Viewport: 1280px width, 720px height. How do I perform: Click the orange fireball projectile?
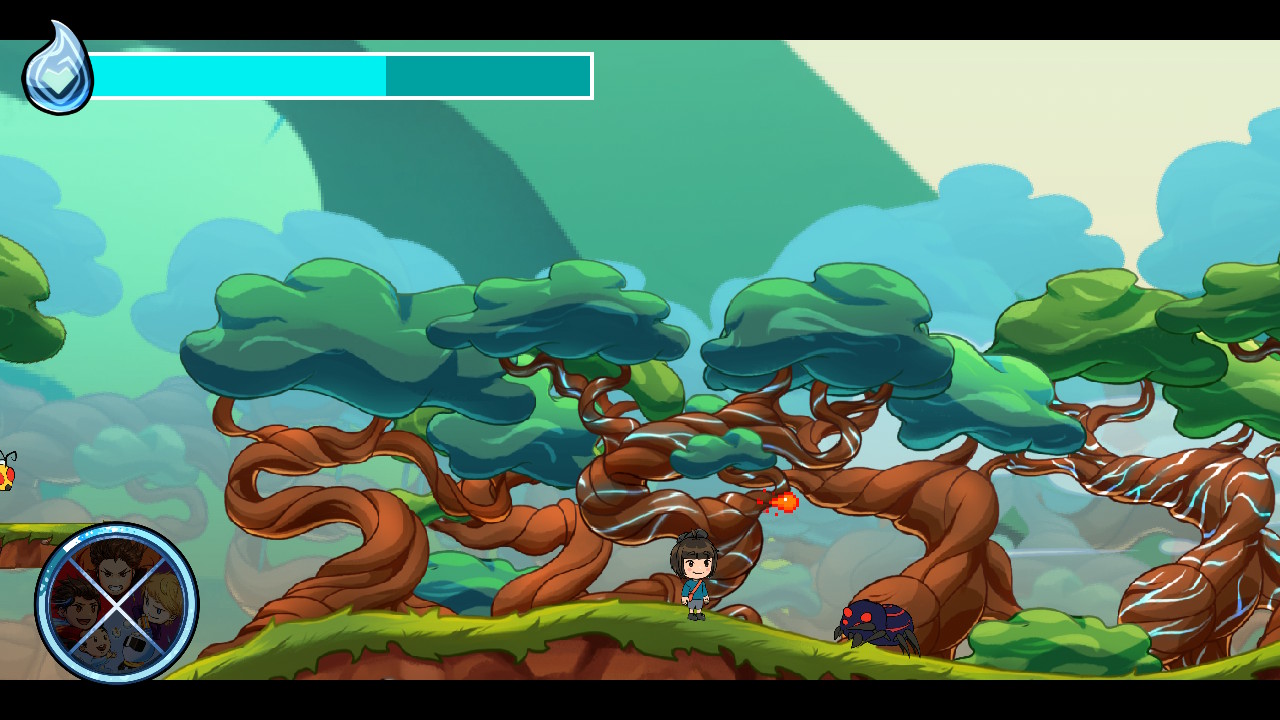pos(784,503)
